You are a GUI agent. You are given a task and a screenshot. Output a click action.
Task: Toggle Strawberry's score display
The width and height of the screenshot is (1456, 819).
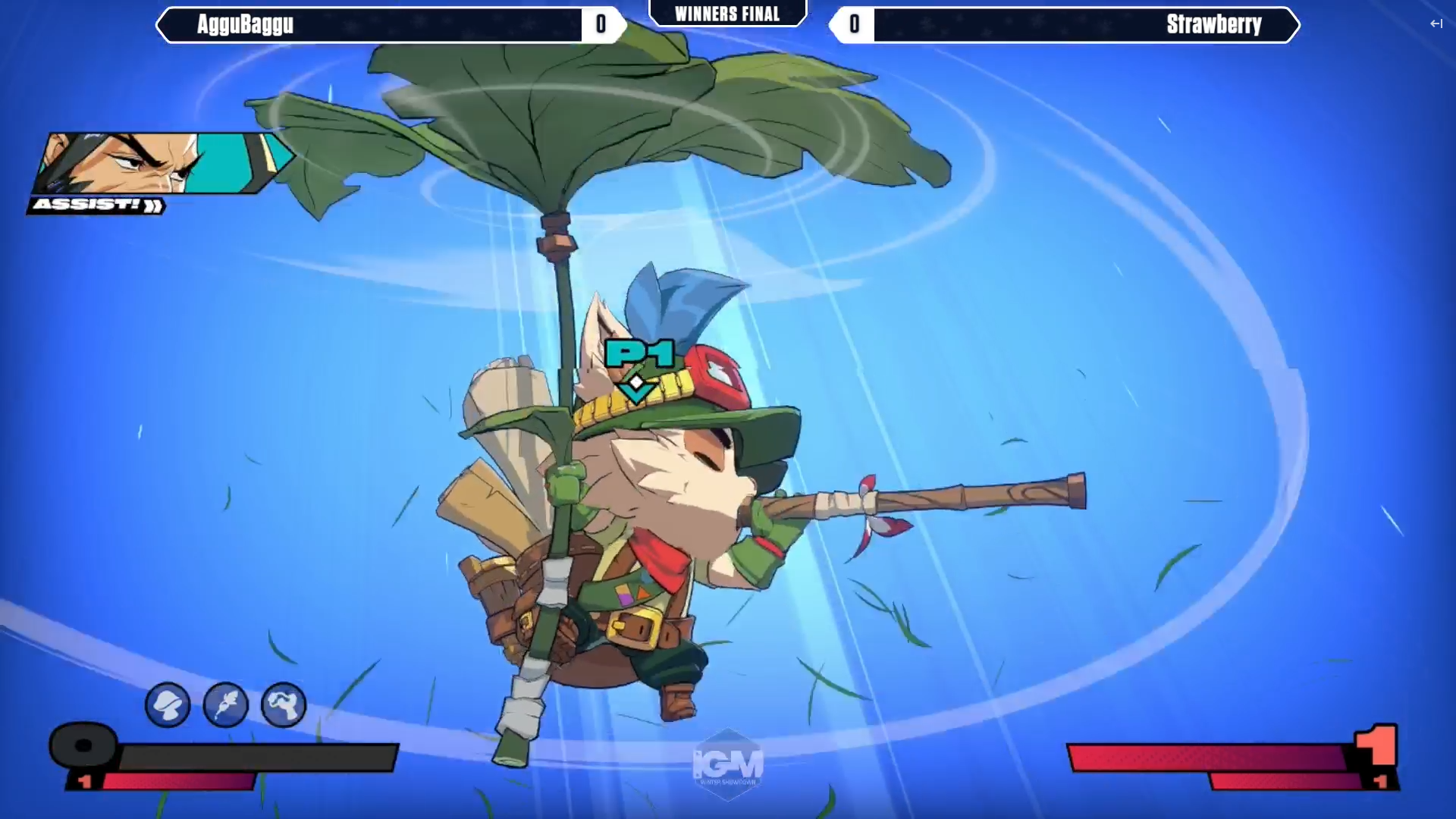[854, 24]
